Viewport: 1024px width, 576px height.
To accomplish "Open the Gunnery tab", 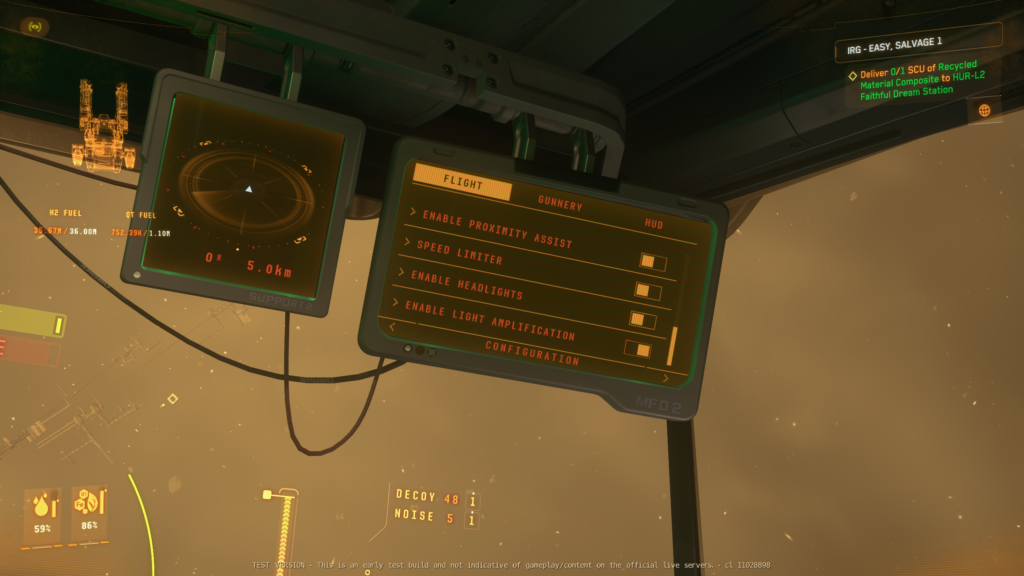I will [x=560, y=203].
